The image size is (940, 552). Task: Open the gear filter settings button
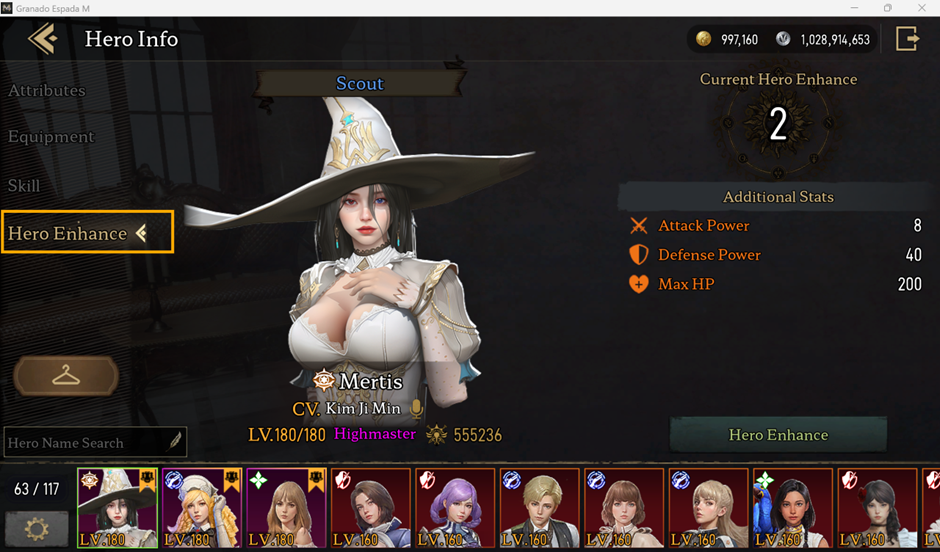coord(37,526)
